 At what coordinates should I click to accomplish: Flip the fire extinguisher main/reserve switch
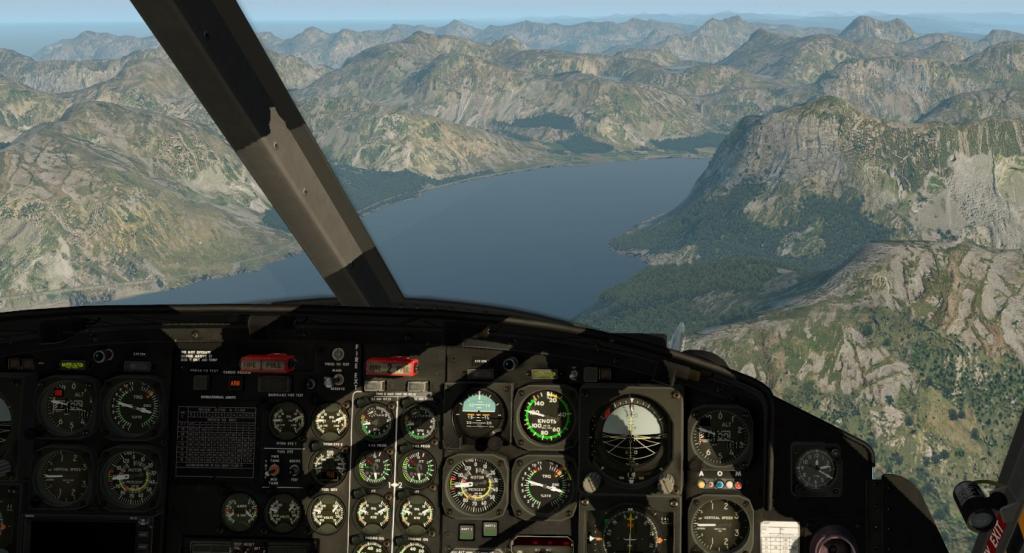pyautogui.click(x=337, y=378)
